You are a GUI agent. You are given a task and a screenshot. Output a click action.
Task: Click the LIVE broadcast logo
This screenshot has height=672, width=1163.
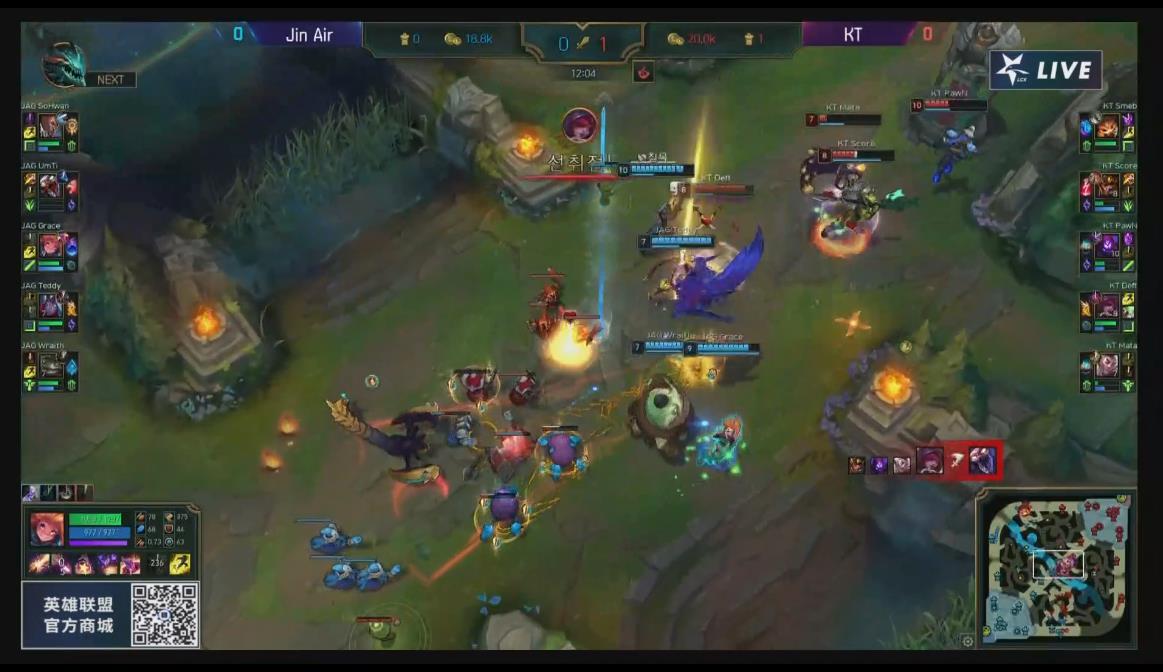[x=1046, y=71]
